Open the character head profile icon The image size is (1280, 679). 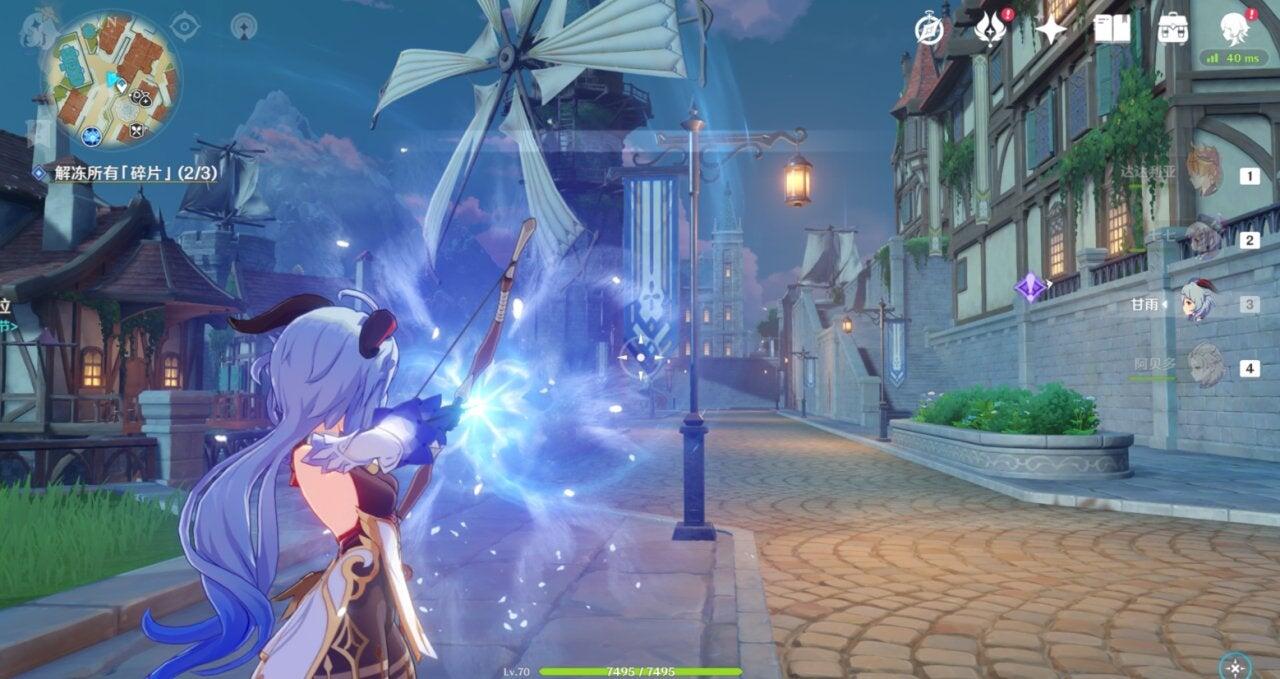point(1235,28)
